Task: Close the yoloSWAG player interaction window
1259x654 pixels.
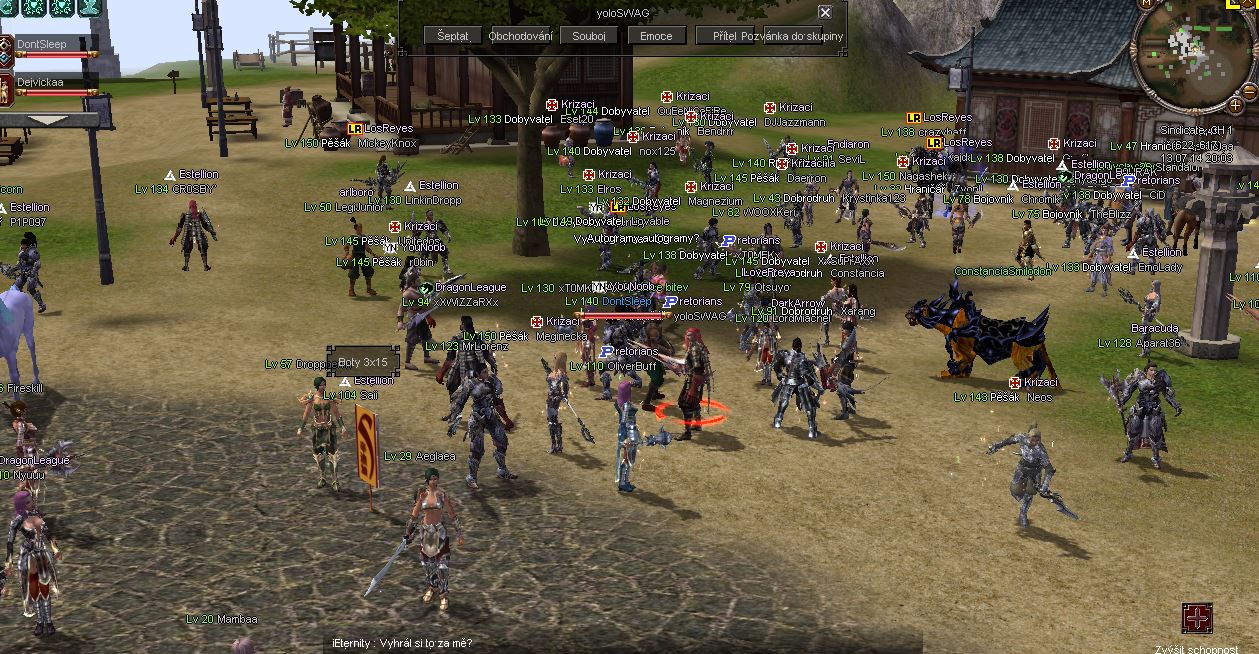Action: [825, 13]
